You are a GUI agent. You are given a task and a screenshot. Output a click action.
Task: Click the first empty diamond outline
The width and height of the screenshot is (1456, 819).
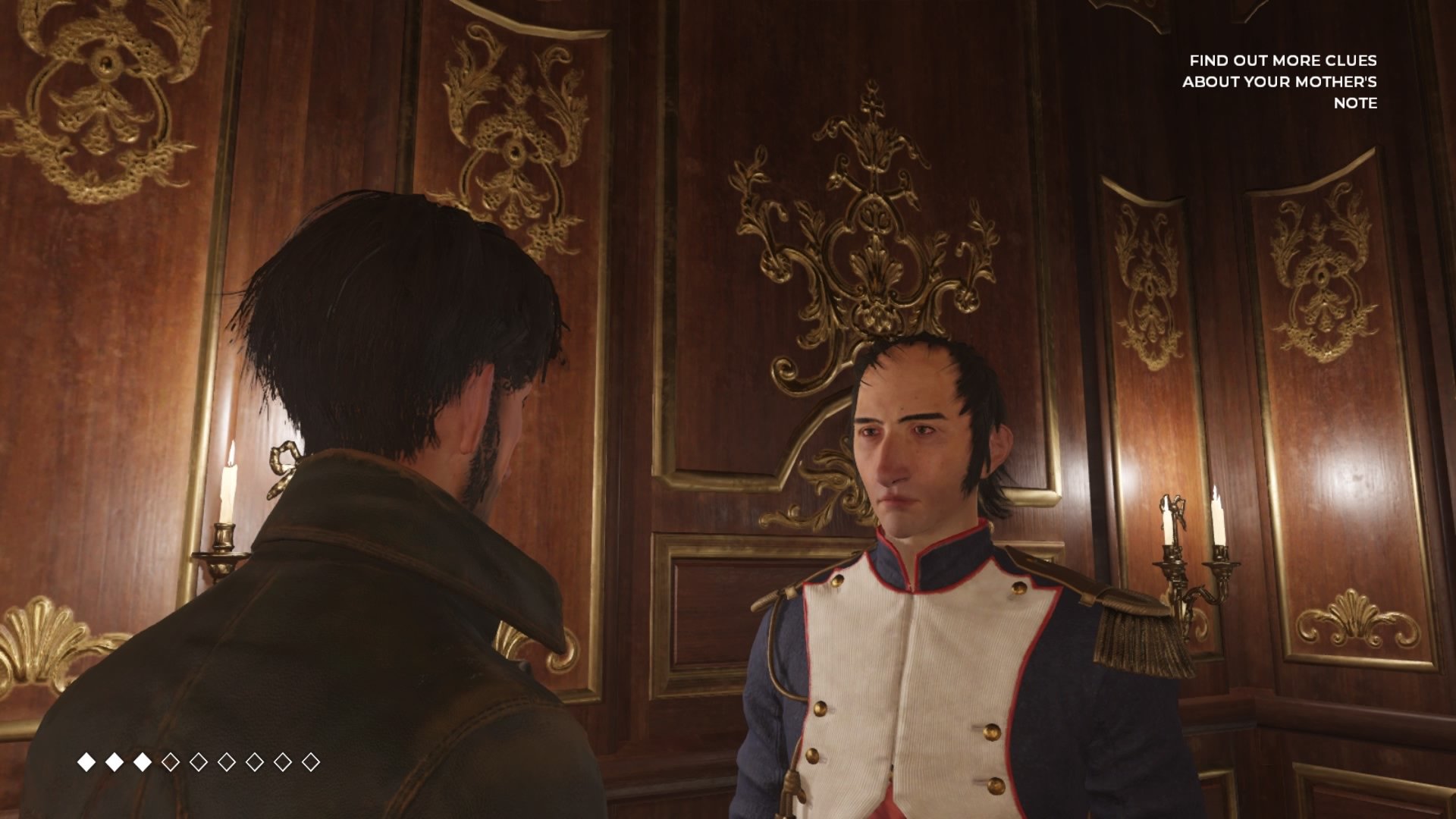click(x=171, y=761)
